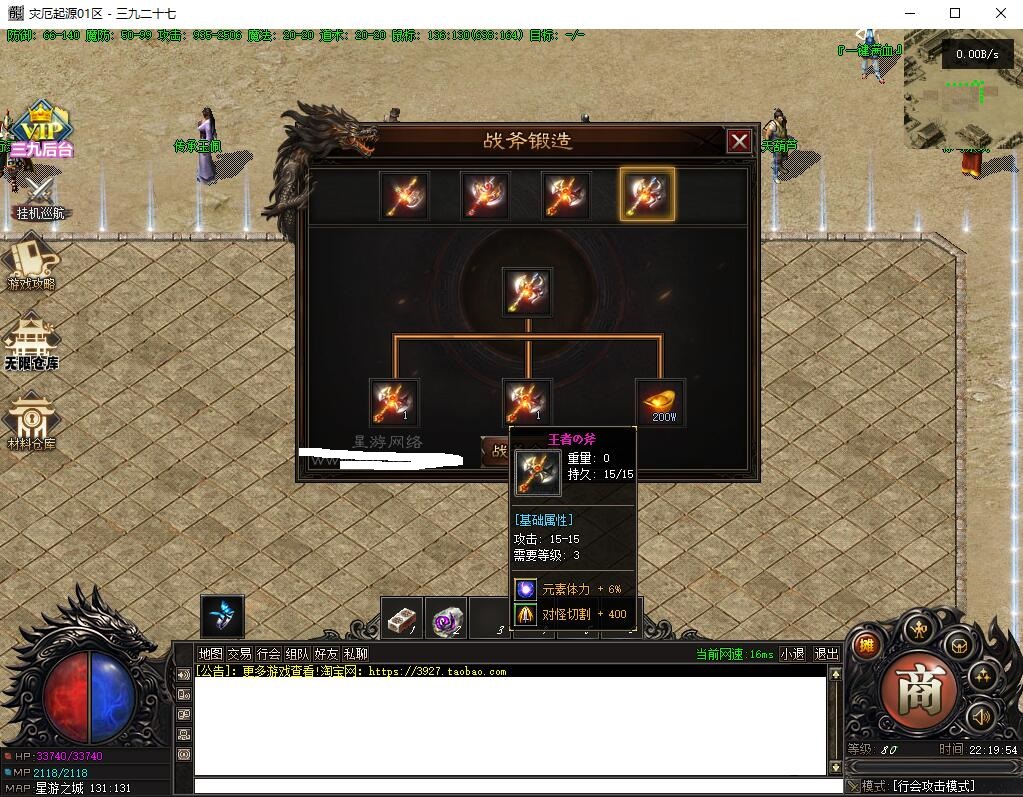Switch to the 地图 map tab
This screenshot has width=1023, height=797.
coord(210,654)
